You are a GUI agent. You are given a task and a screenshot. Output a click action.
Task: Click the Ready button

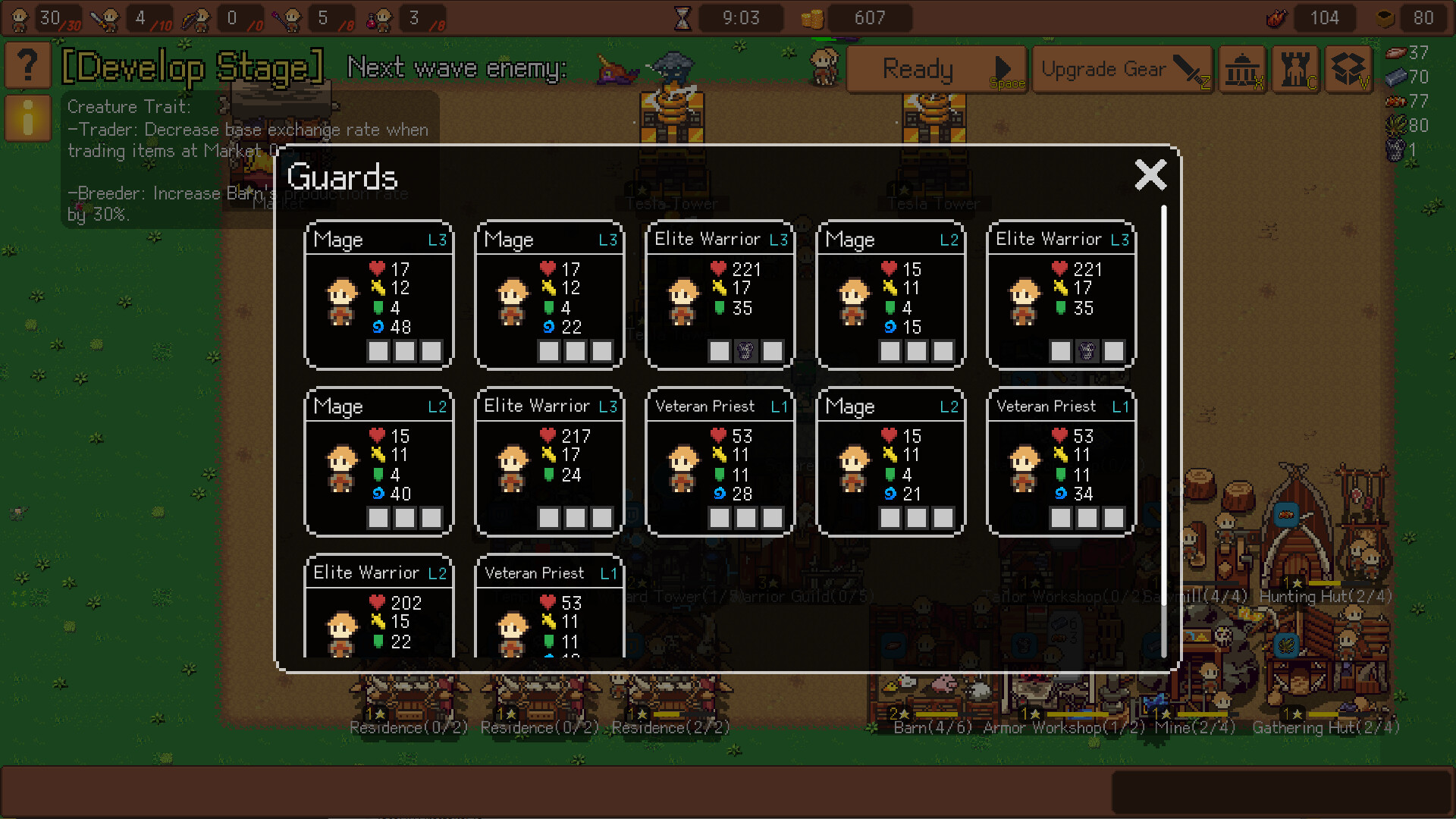coord(936,70)
